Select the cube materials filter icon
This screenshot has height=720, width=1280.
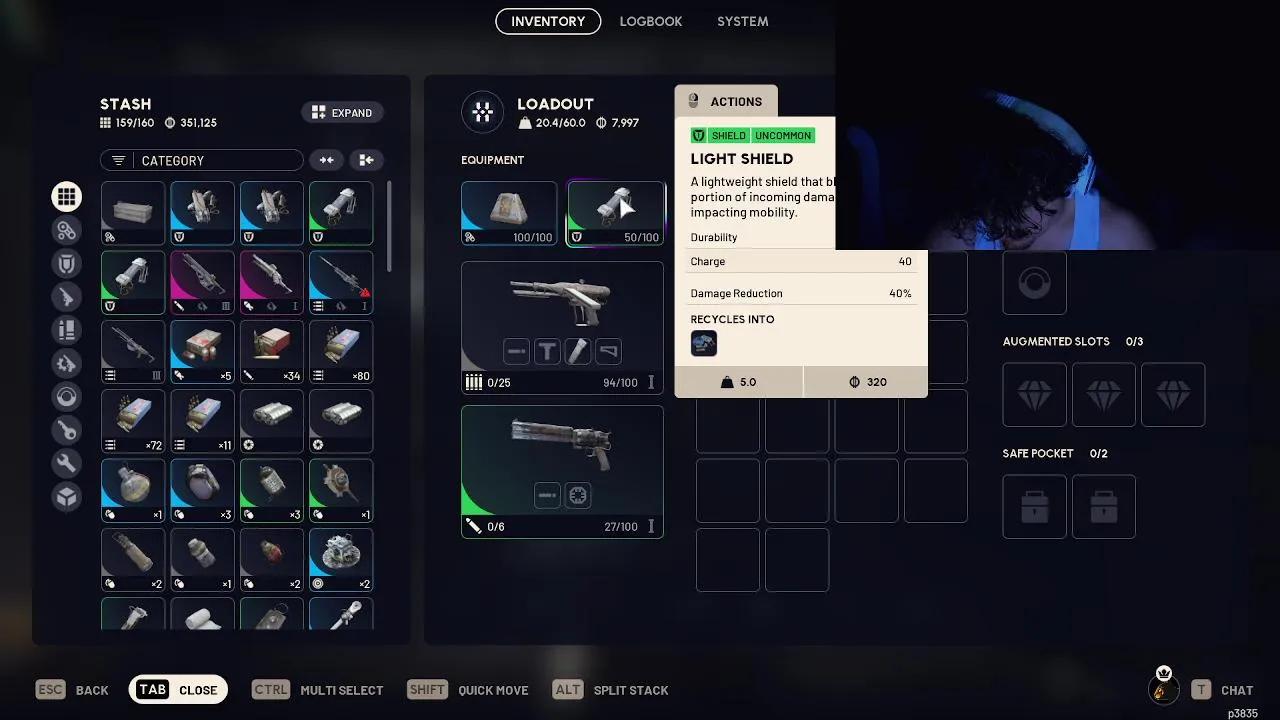[x=66, y=496]
